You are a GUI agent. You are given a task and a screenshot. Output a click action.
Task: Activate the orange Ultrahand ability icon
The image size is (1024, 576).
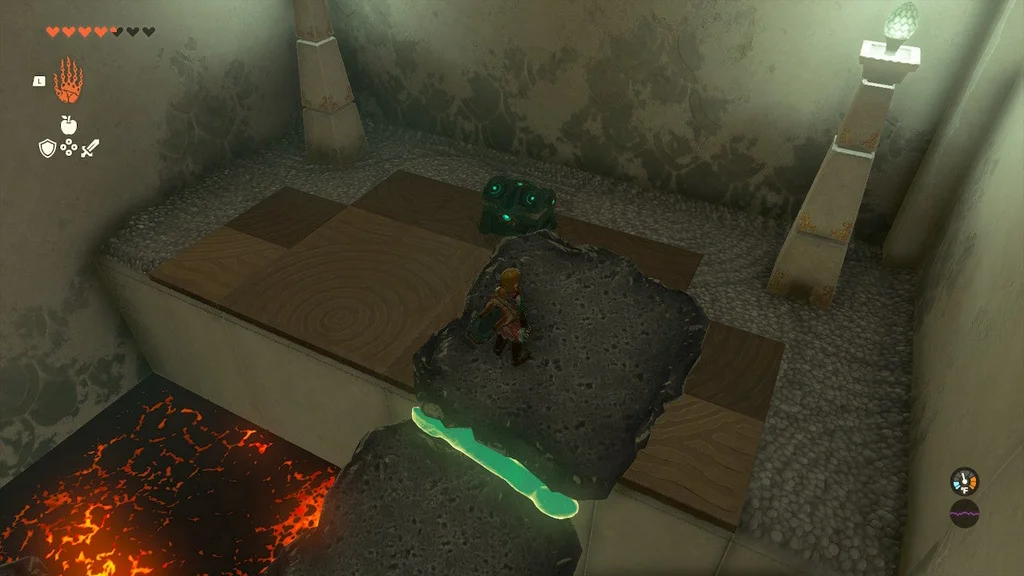pos(68,82)
